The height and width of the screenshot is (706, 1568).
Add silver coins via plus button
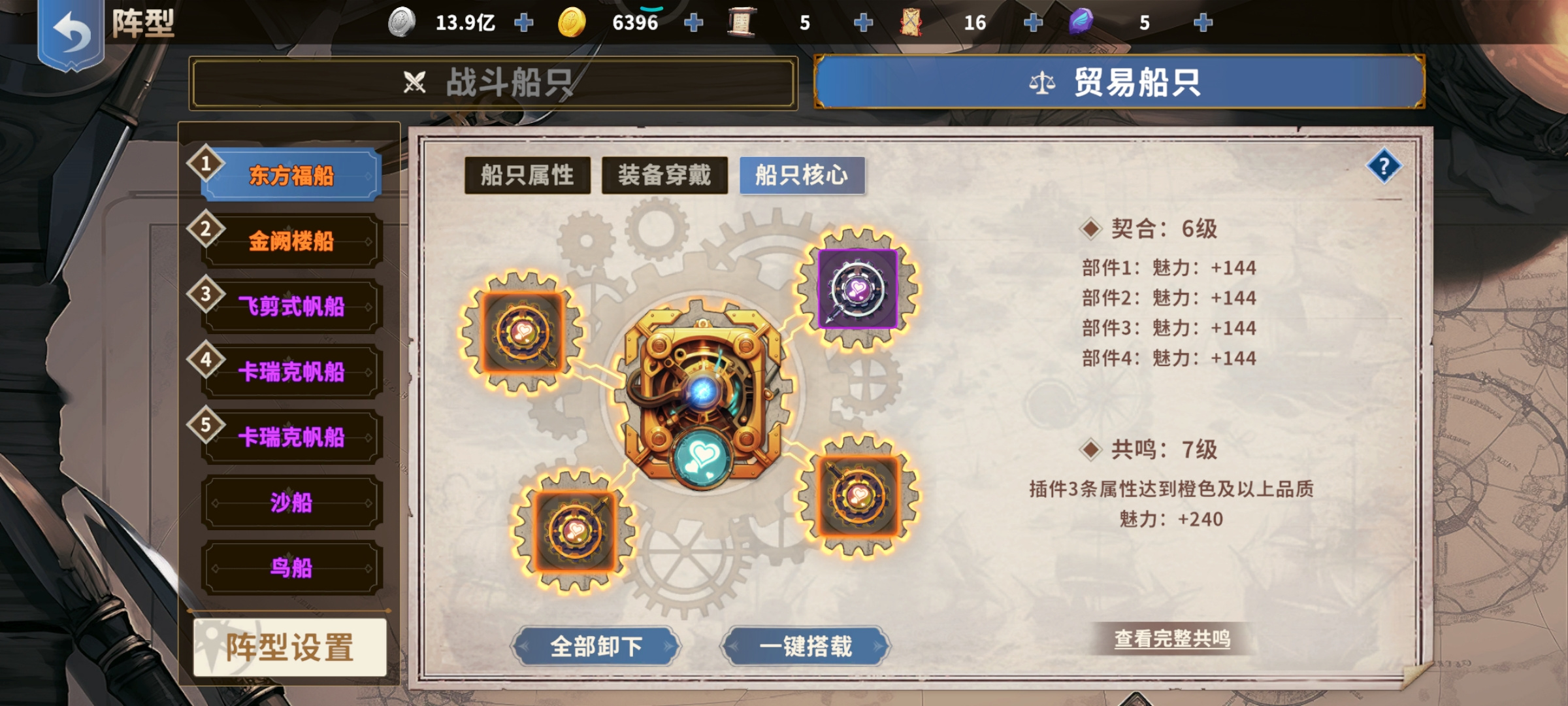(523, 22)
